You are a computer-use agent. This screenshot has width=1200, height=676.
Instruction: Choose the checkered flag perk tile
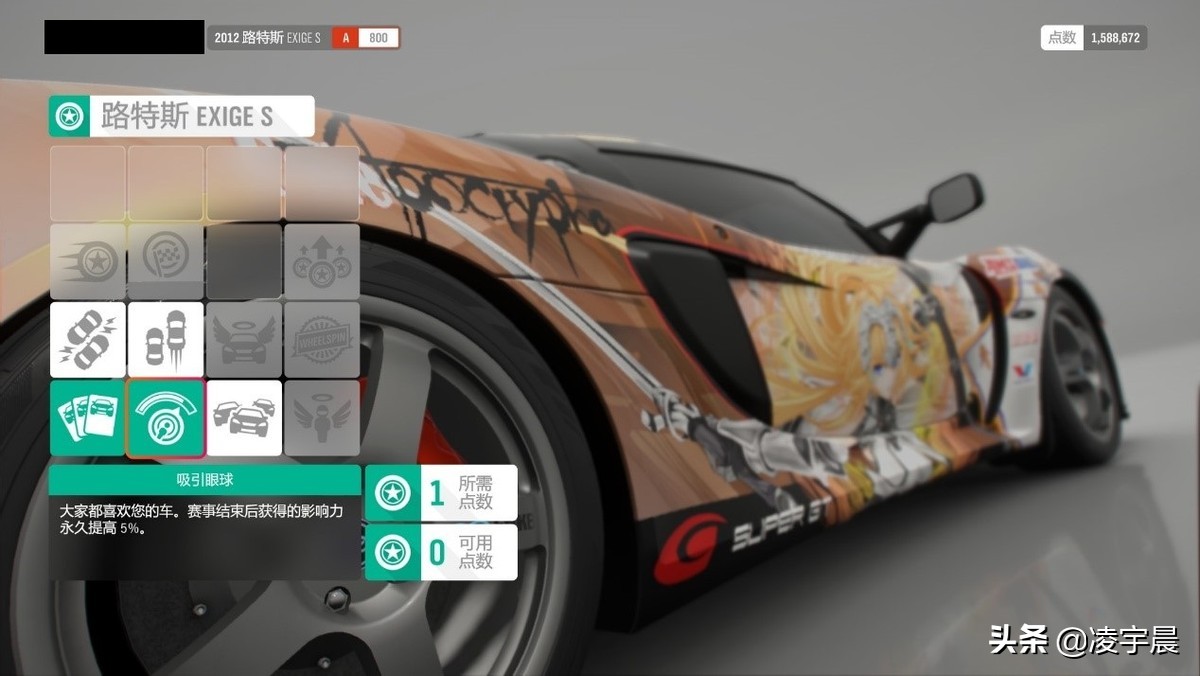pos(166,261)
